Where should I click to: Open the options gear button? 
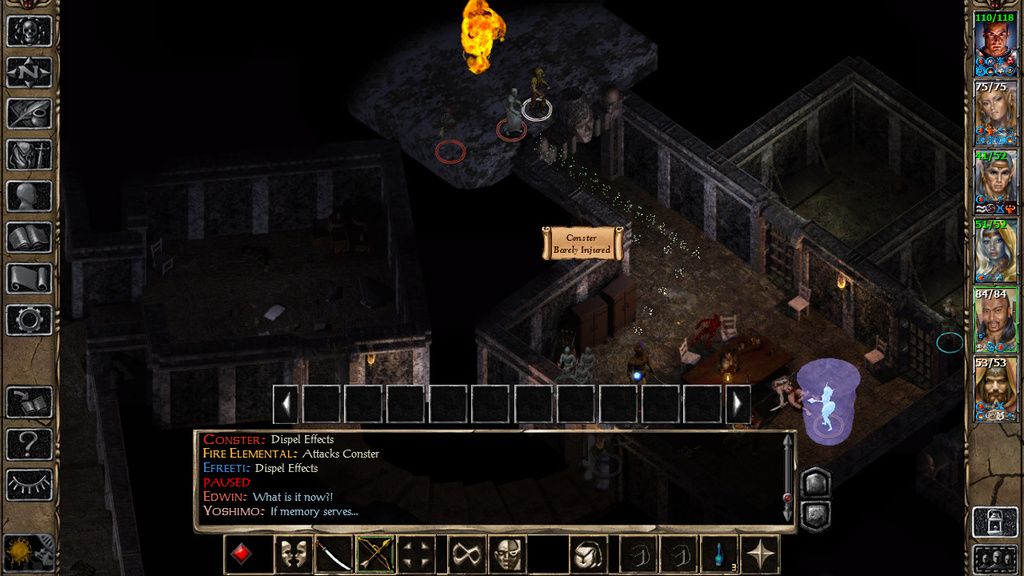coord(29,320)
